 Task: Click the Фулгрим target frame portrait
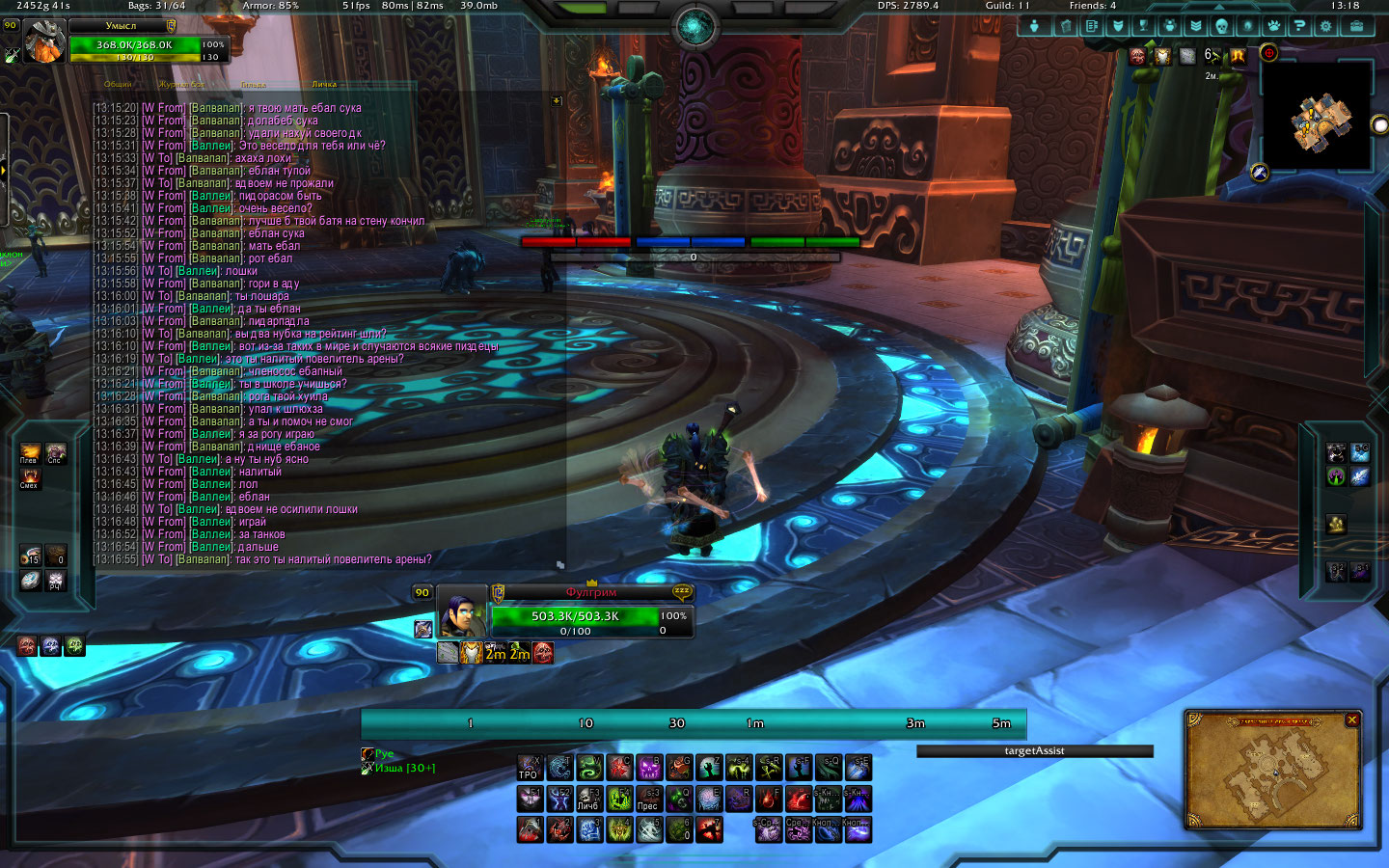coord(461,613)
